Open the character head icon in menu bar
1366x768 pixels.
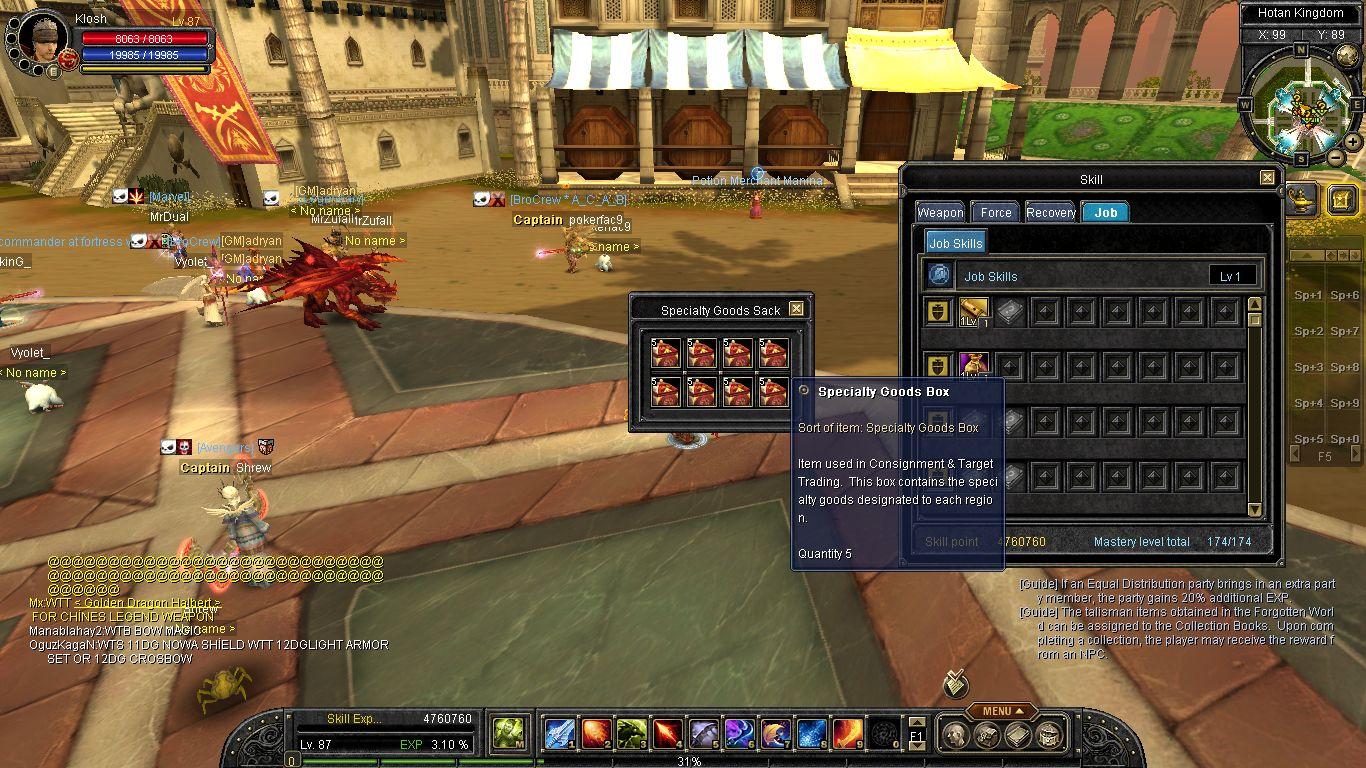point(955,736)
